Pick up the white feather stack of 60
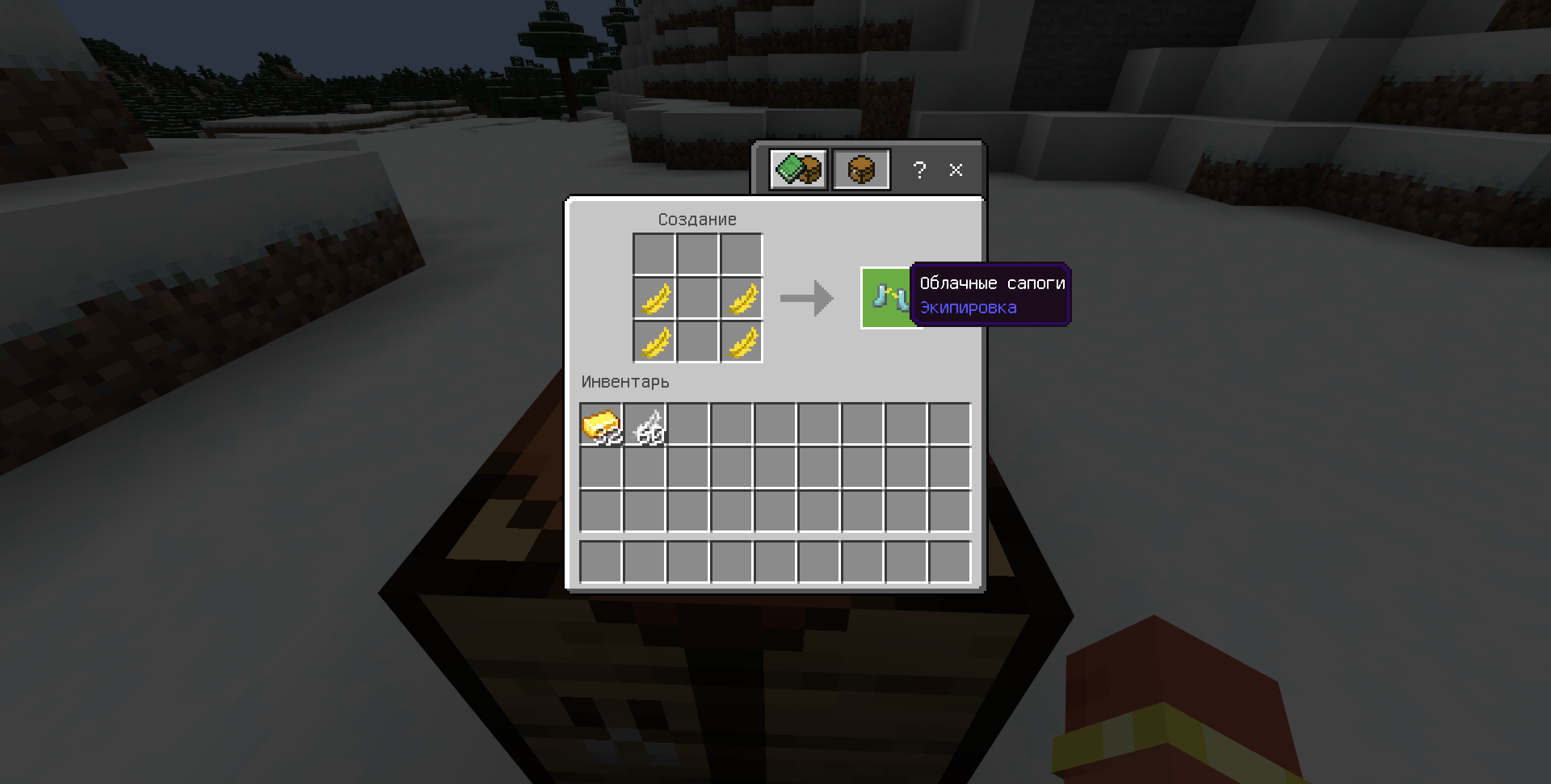The image size is (1551, 784). (645, 425)
